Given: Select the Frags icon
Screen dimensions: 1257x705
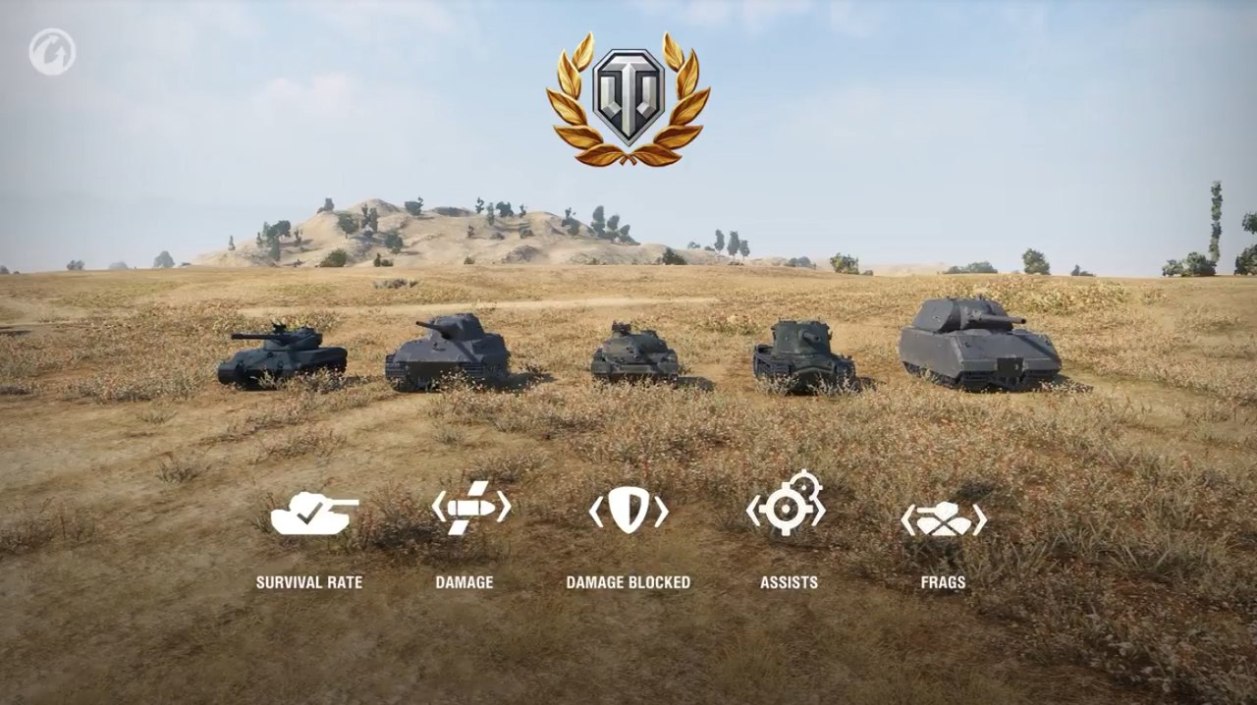Looking at the screenshot, I should [x=943, y=520].
